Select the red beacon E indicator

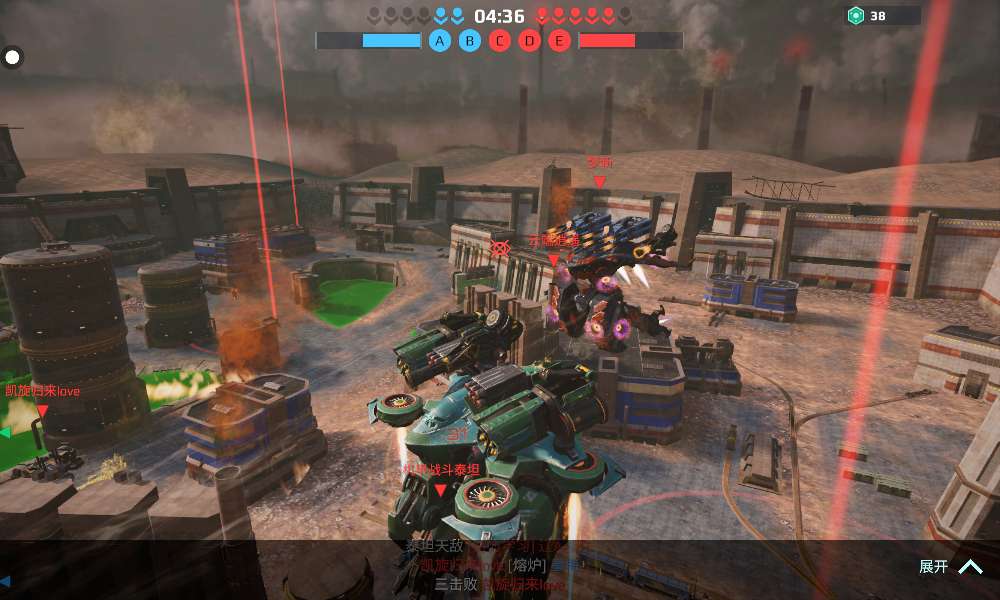[560, 41]
